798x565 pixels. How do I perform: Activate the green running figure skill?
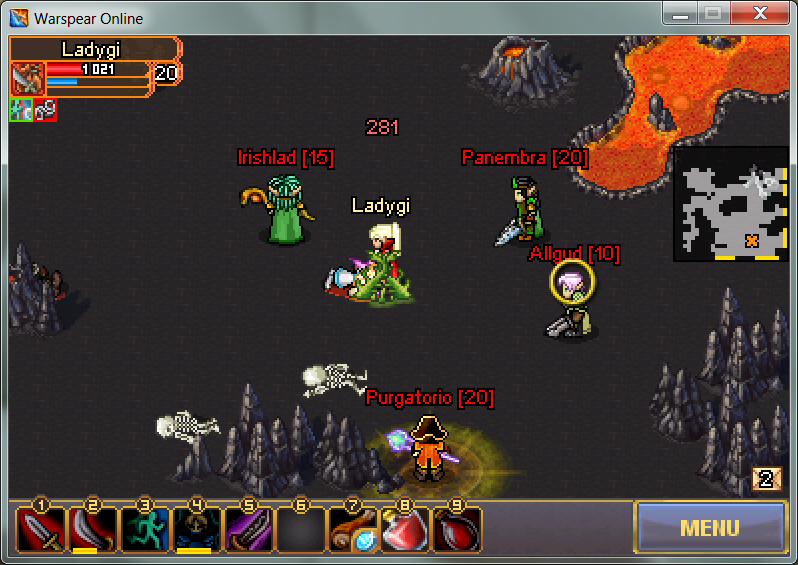point(144,530)
